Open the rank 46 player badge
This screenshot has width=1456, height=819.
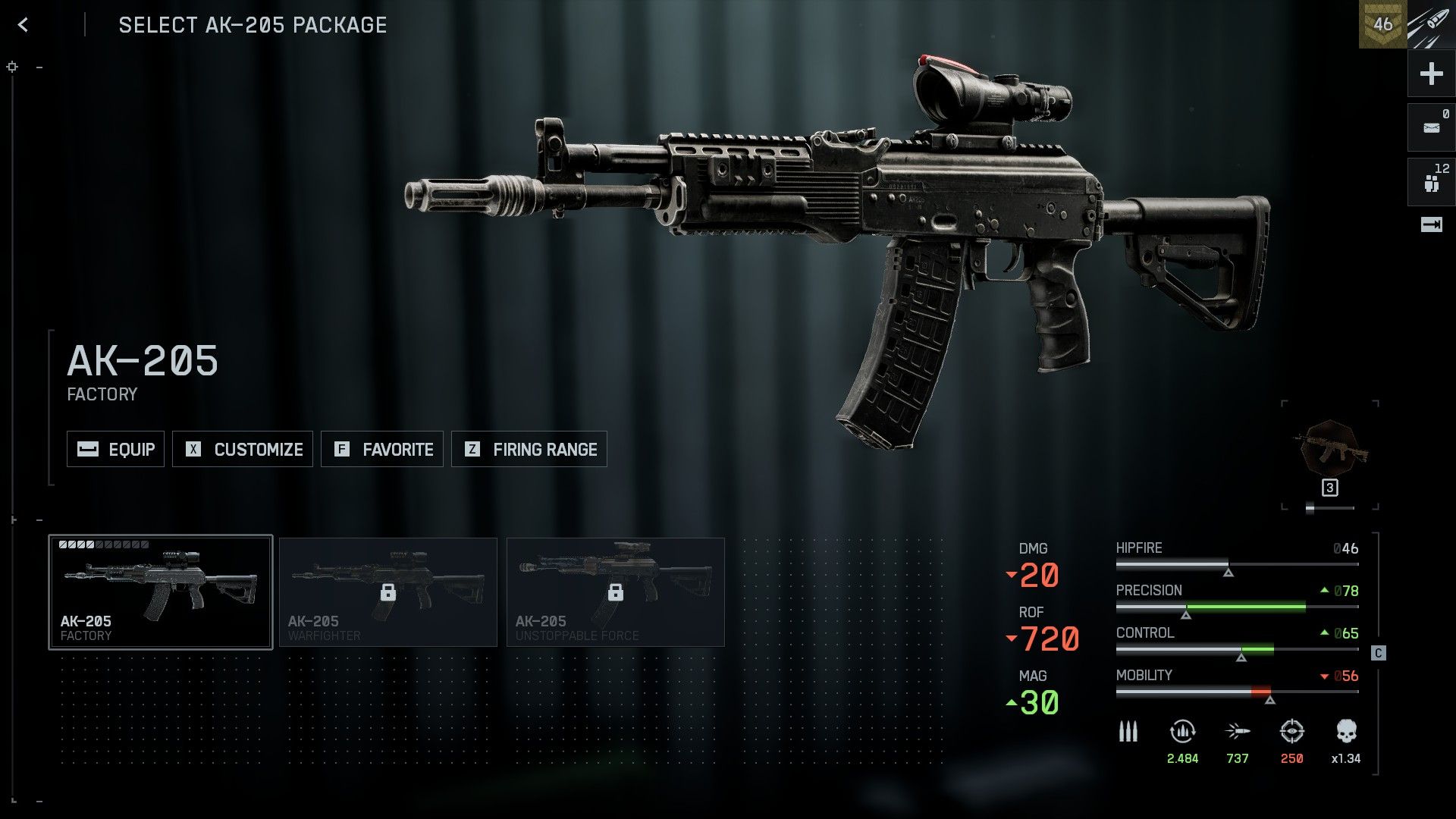point(1382,24)
